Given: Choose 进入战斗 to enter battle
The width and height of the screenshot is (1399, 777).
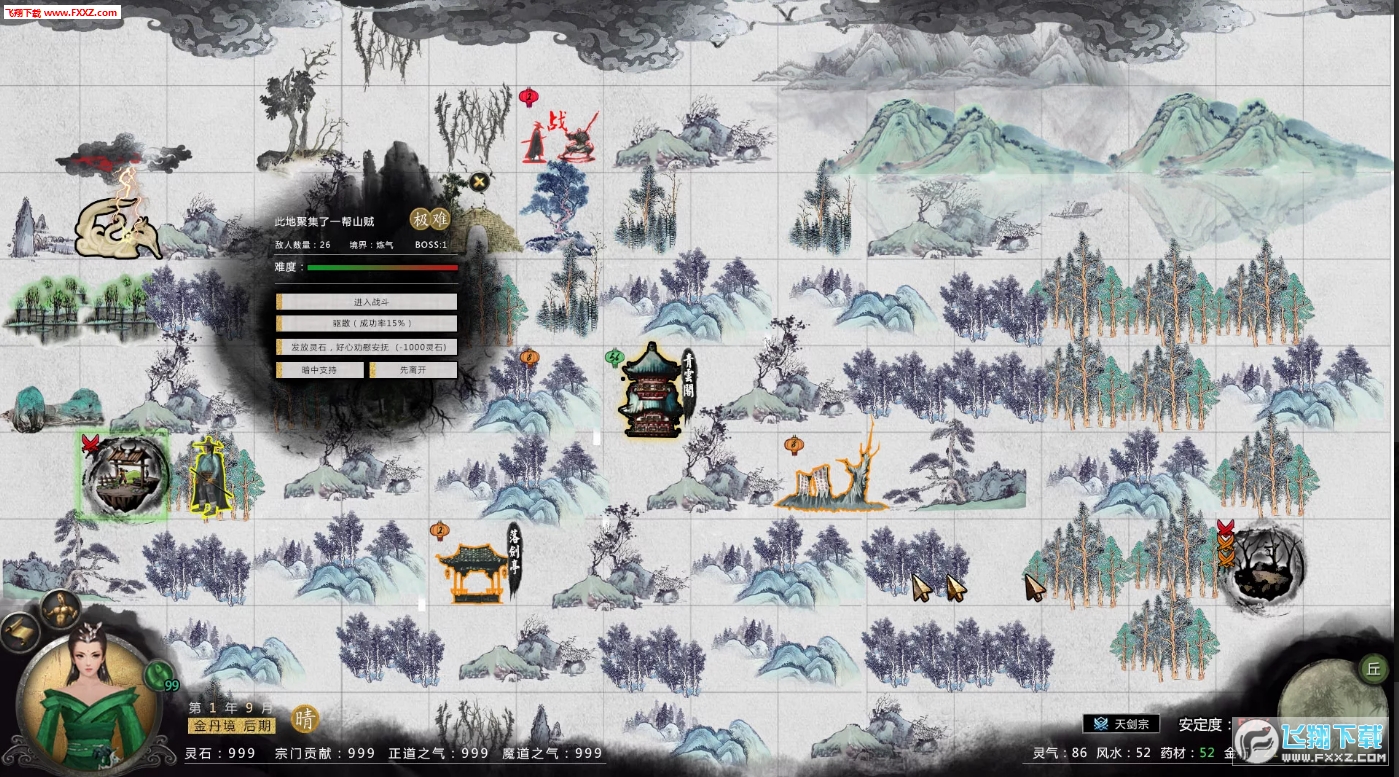Looking at the screenshot, I should [366, 302].
